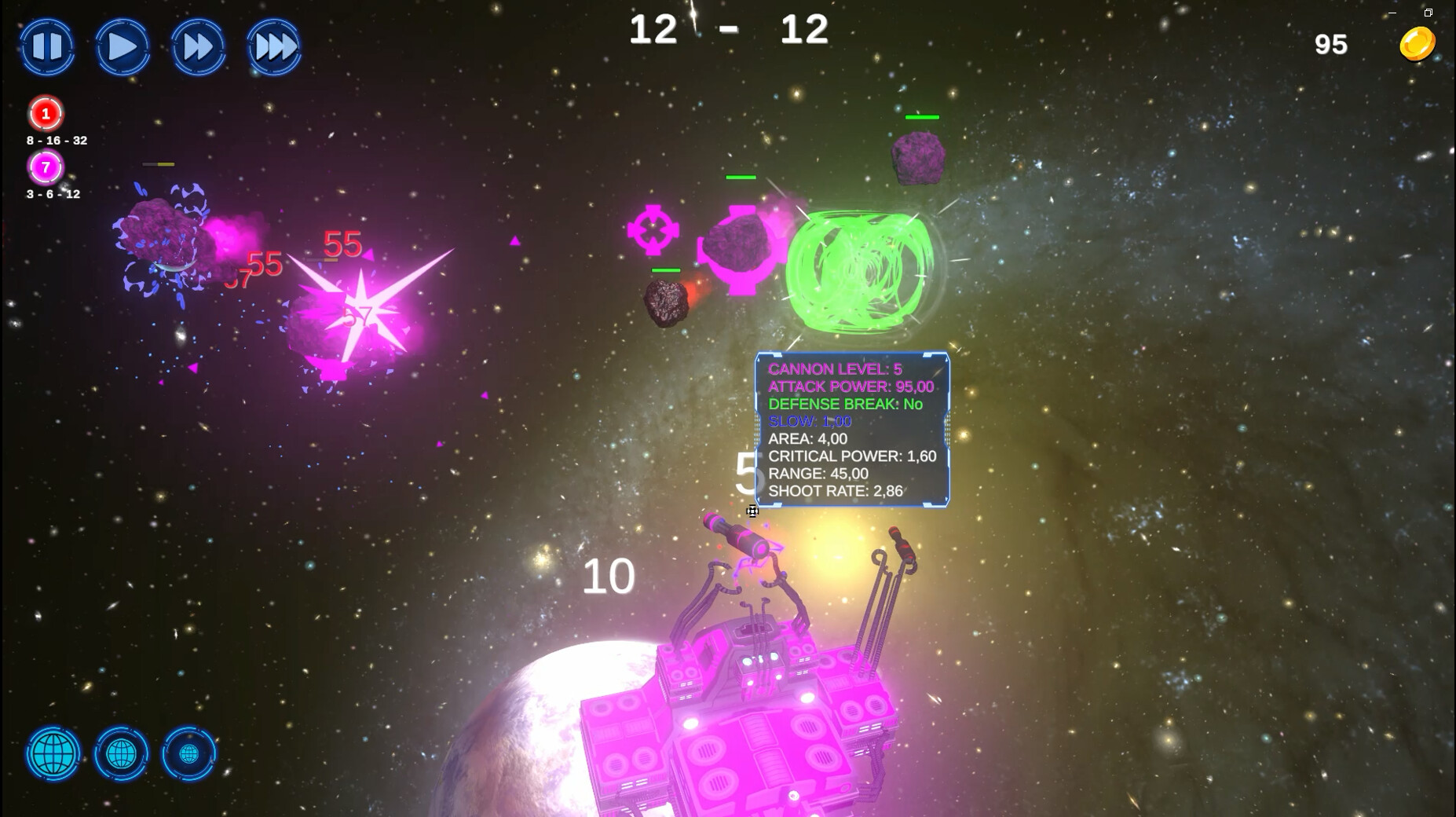Select the magenta enemy icon numbered 7
Viewport: 1456px width, 817px height.
pos(45,166)
